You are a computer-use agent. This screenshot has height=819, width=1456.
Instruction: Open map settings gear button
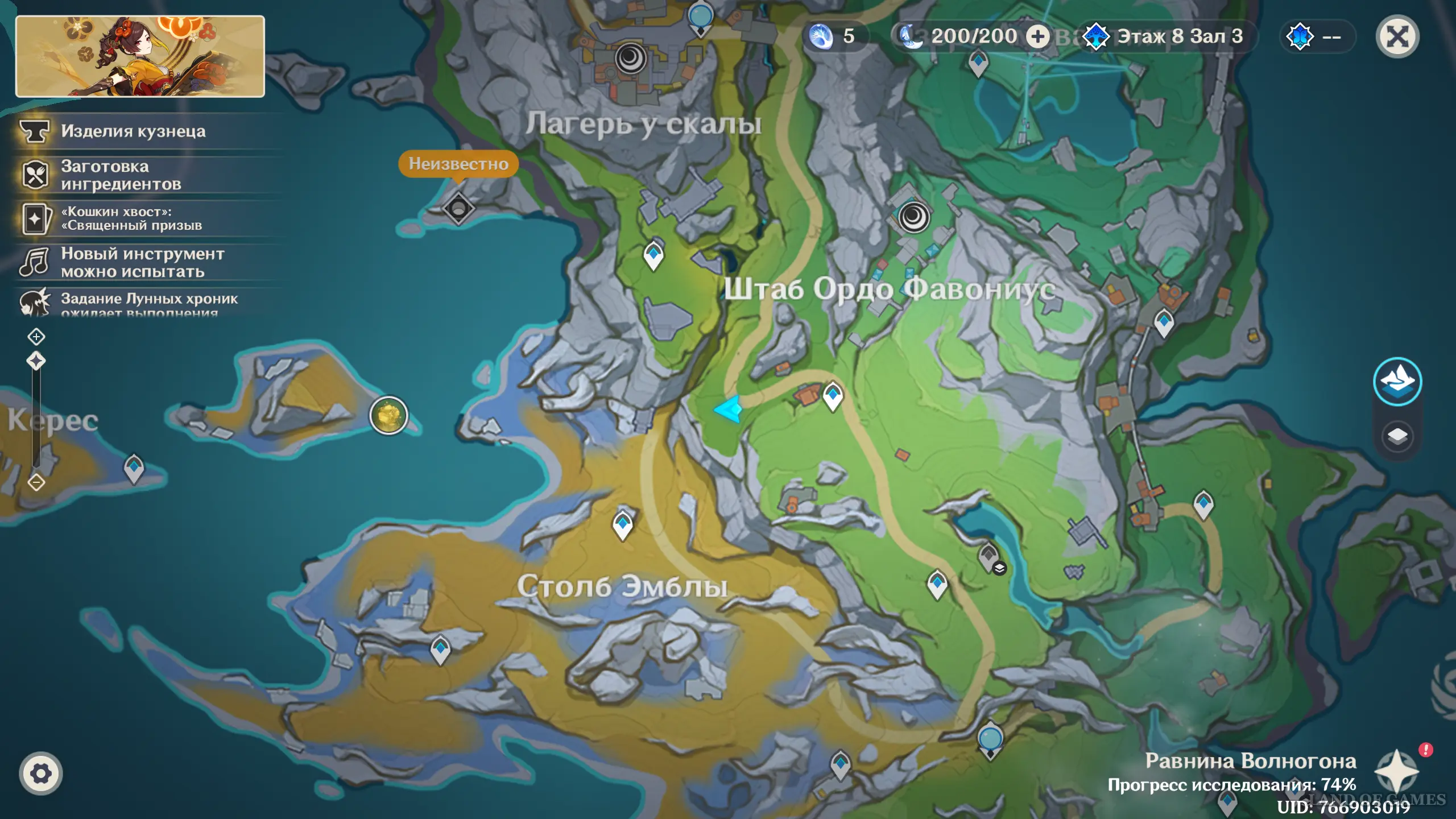tap(40, 773)
